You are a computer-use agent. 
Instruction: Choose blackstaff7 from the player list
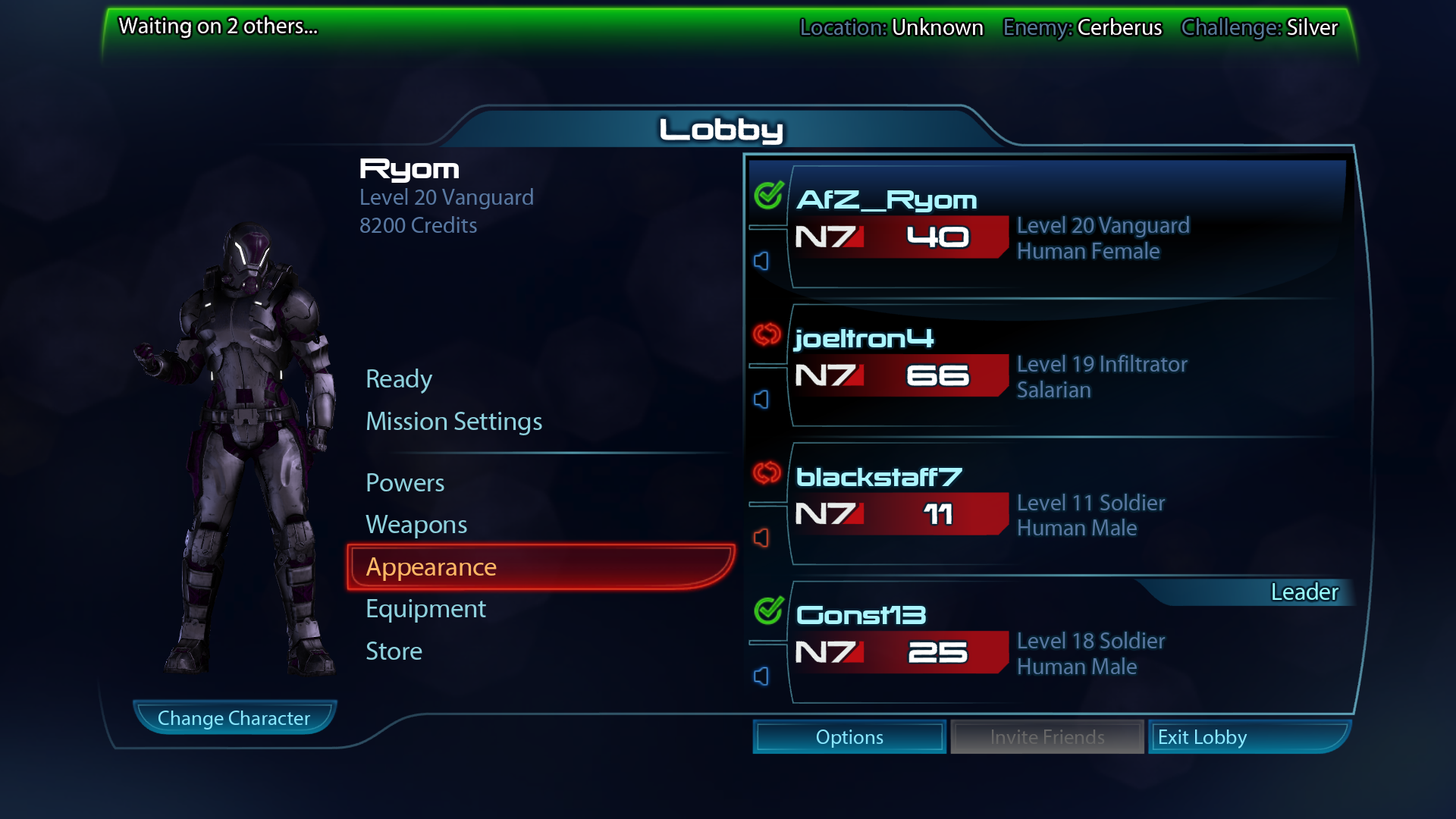point(1062,505)
